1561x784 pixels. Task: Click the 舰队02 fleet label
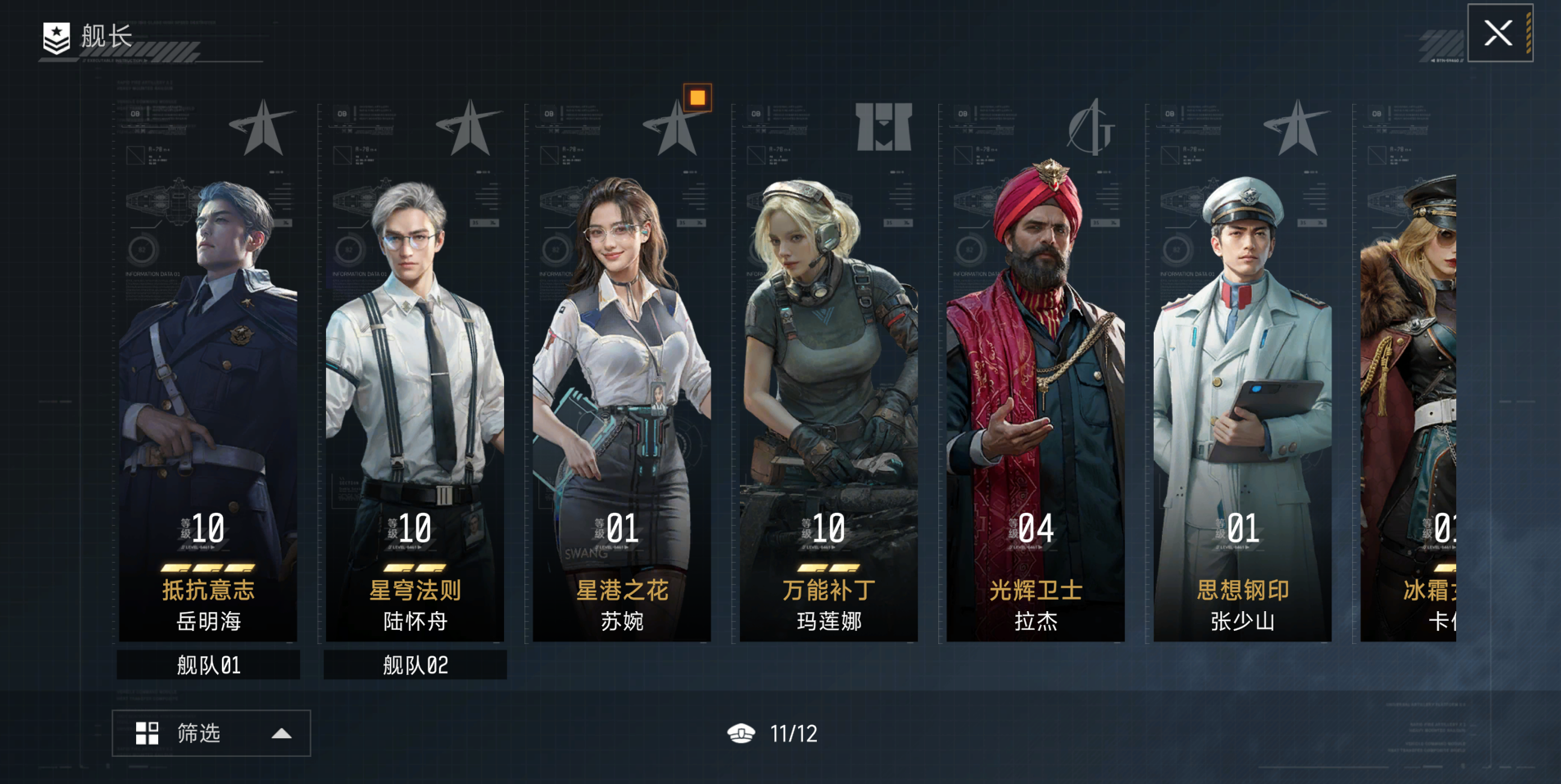(x=415, y=664)
